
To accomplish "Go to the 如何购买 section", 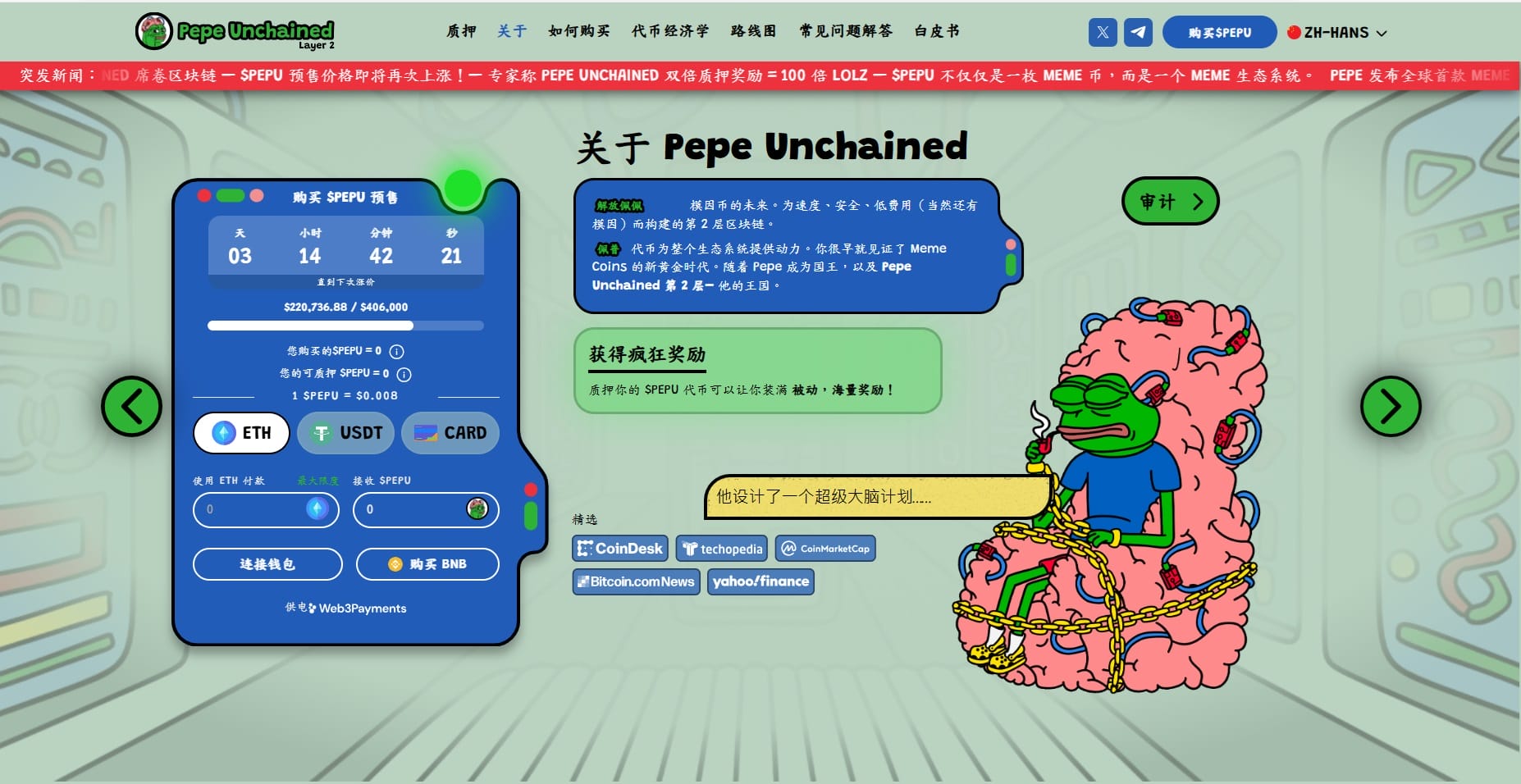I will coord(578,31).
